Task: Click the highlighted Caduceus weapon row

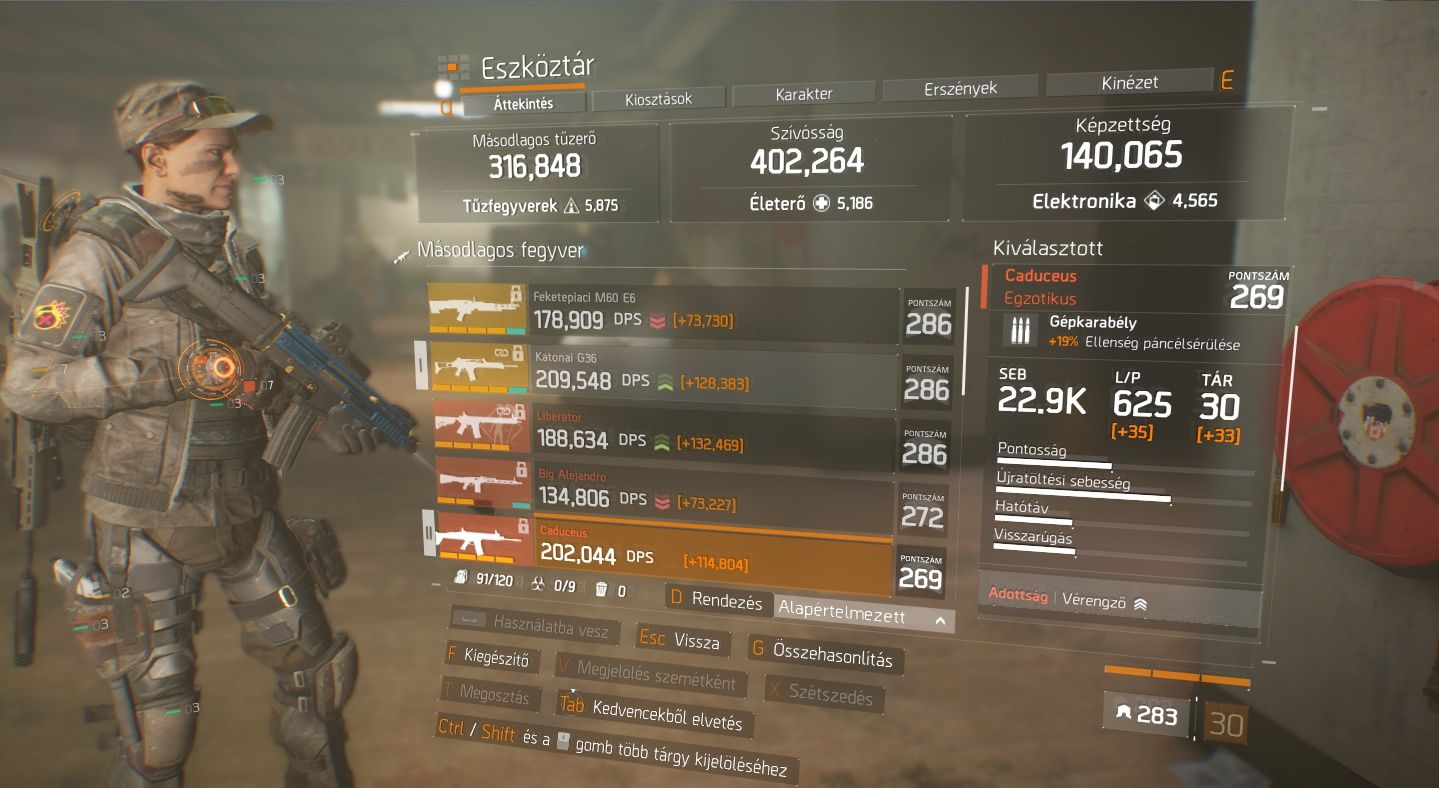Action: 662,551
